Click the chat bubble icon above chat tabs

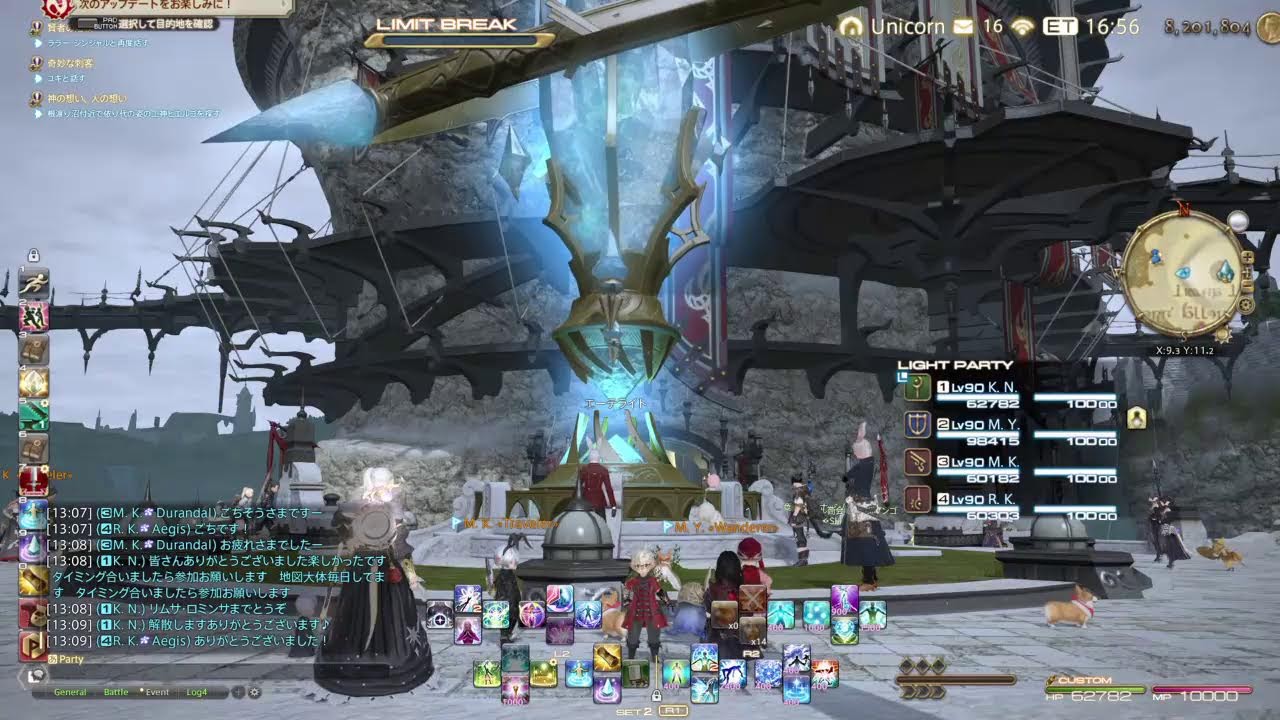tap(36, 674)
